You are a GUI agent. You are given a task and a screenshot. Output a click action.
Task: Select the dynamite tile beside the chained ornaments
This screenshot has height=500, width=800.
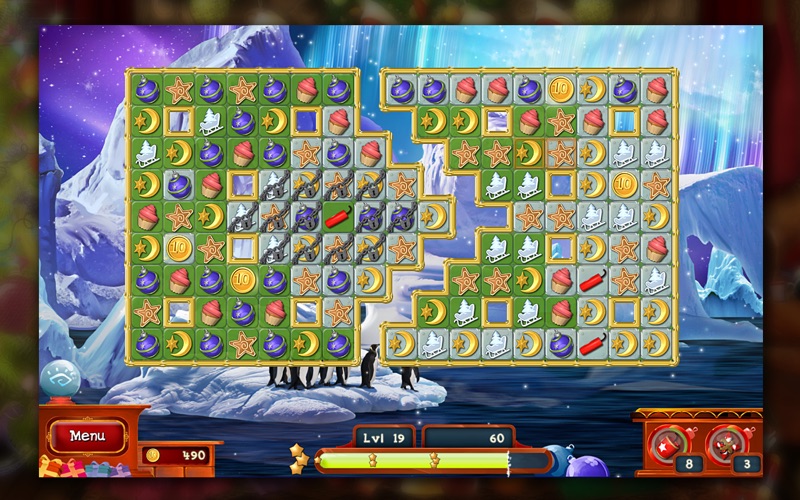pos(339,216)
